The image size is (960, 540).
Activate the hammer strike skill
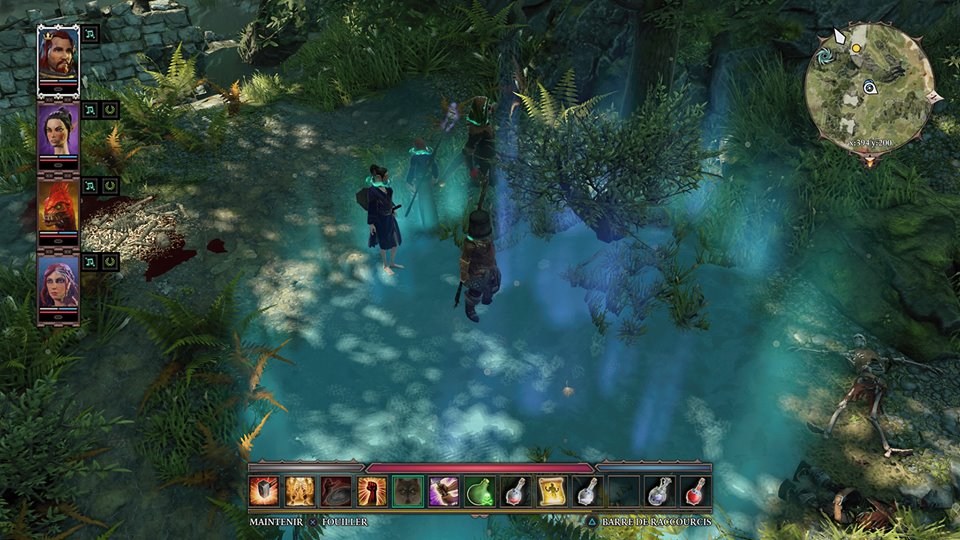(x=263, y=491)
